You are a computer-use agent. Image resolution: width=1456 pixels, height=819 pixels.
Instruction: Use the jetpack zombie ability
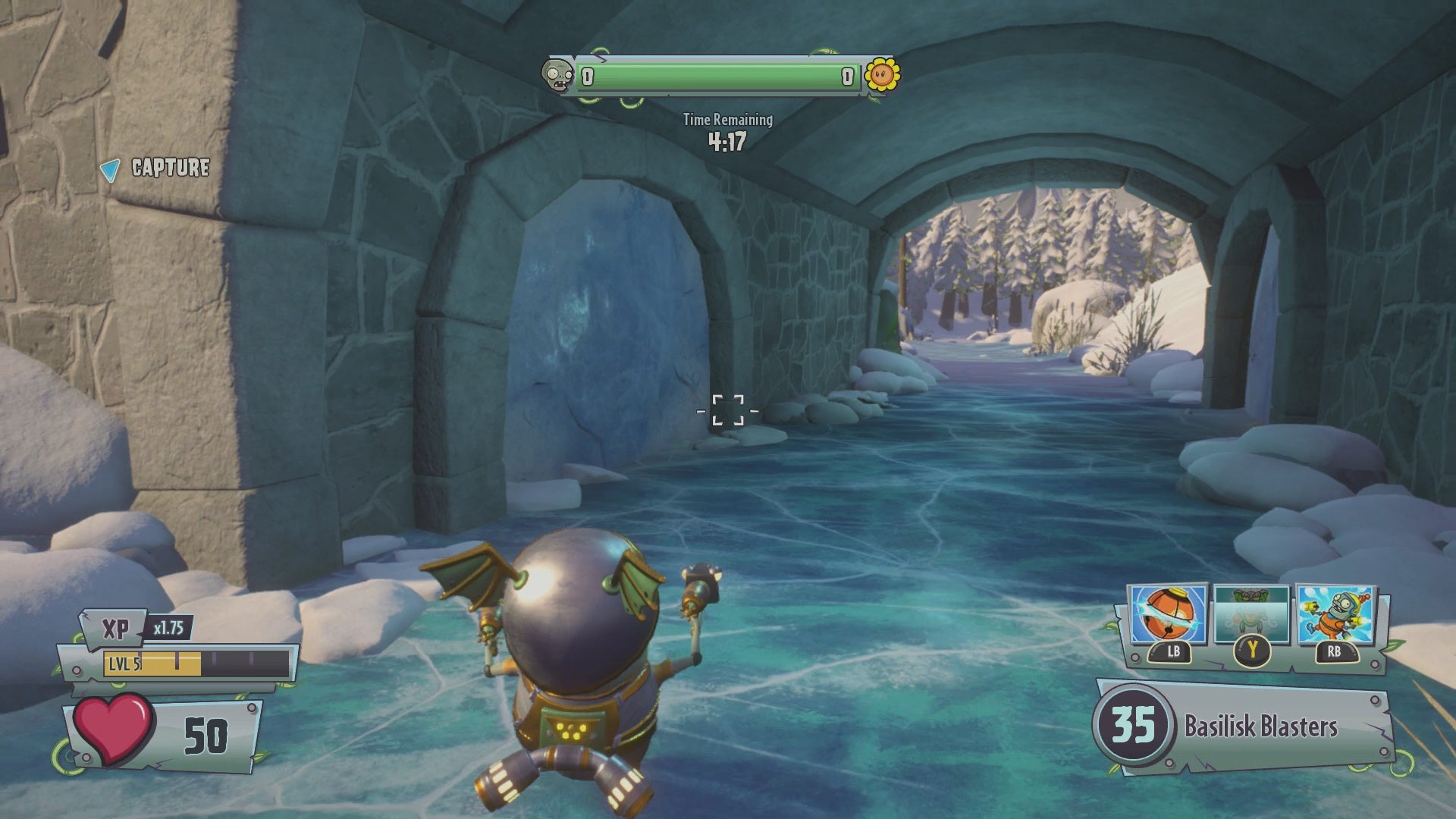click(1335, 614)
